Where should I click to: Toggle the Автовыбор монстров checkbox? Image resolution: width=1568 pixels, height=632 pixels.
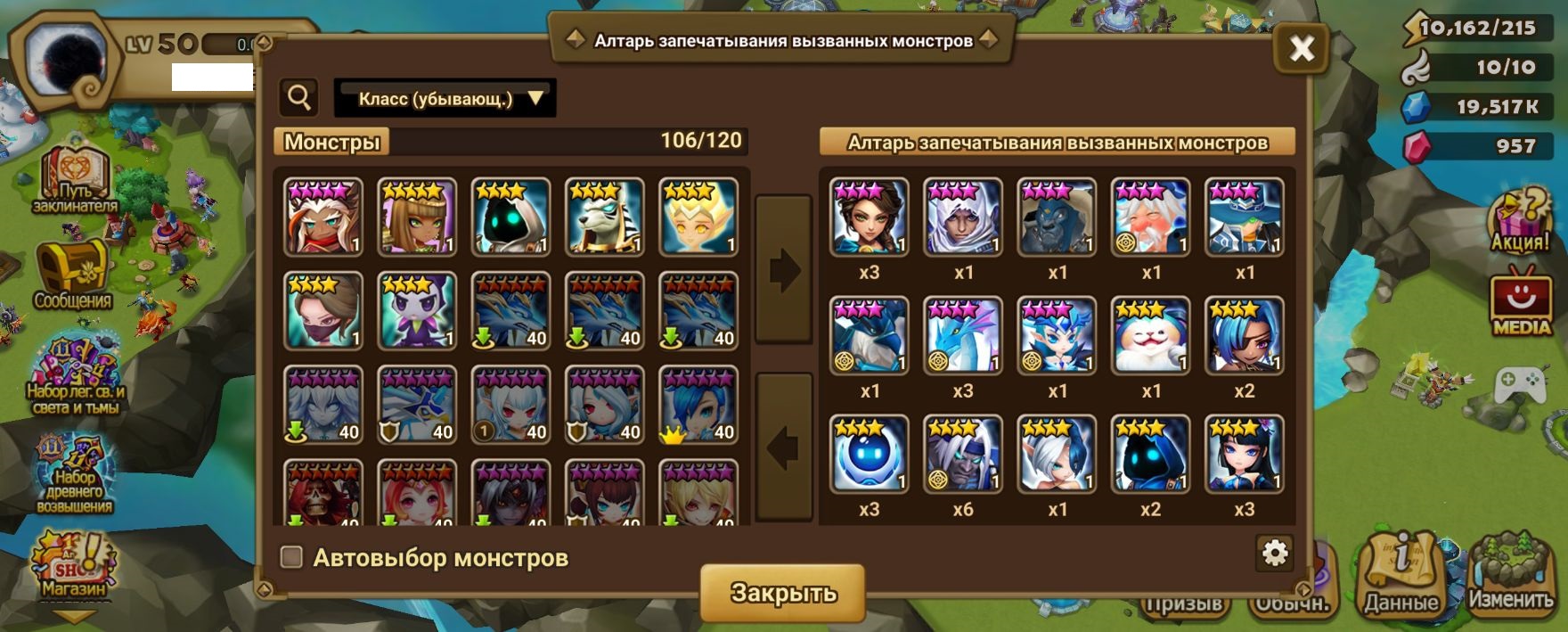291,557
